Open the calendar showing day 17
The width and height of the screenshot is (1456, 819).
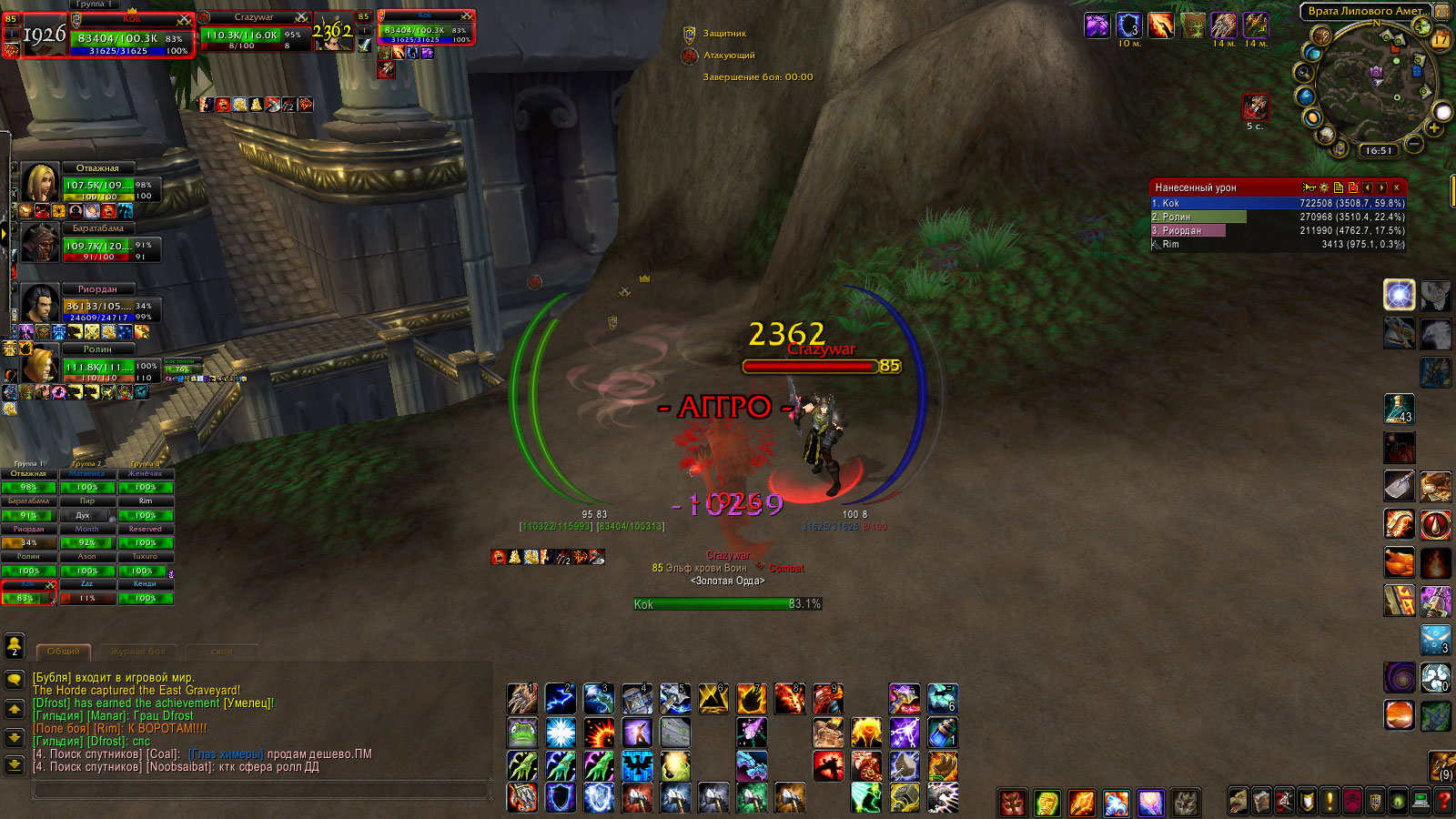(1440, 38)
